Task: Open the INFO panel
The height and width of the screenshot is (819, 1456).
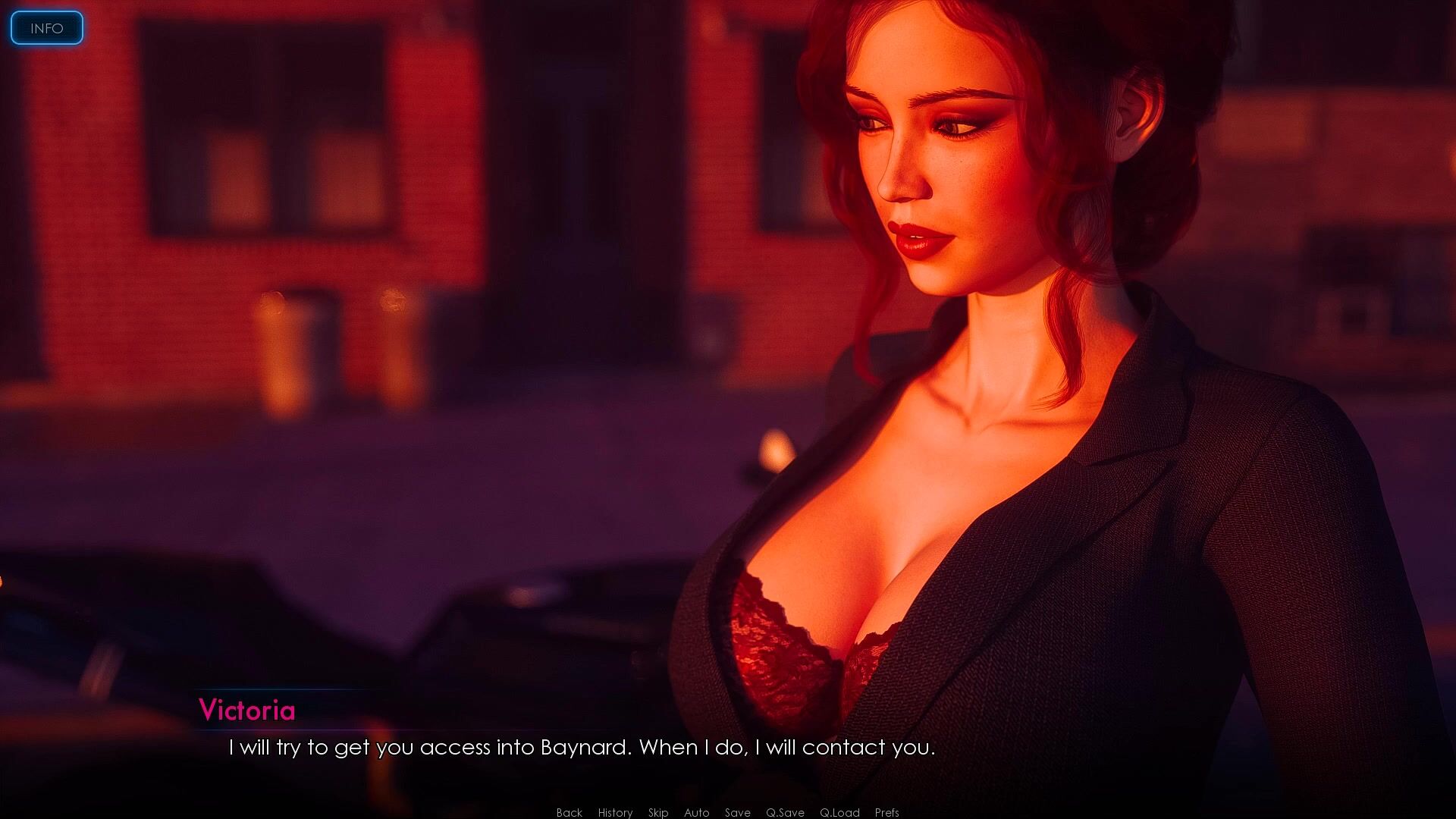Action: (x=46, y=28)
